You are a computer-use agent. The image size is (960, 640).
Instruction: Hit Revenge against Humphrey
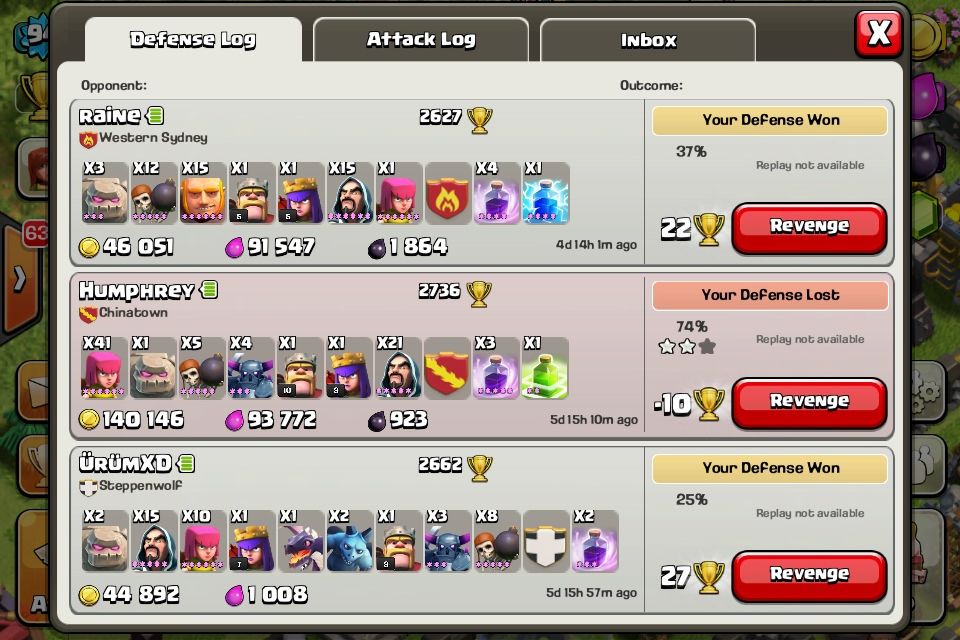[809, 402]
